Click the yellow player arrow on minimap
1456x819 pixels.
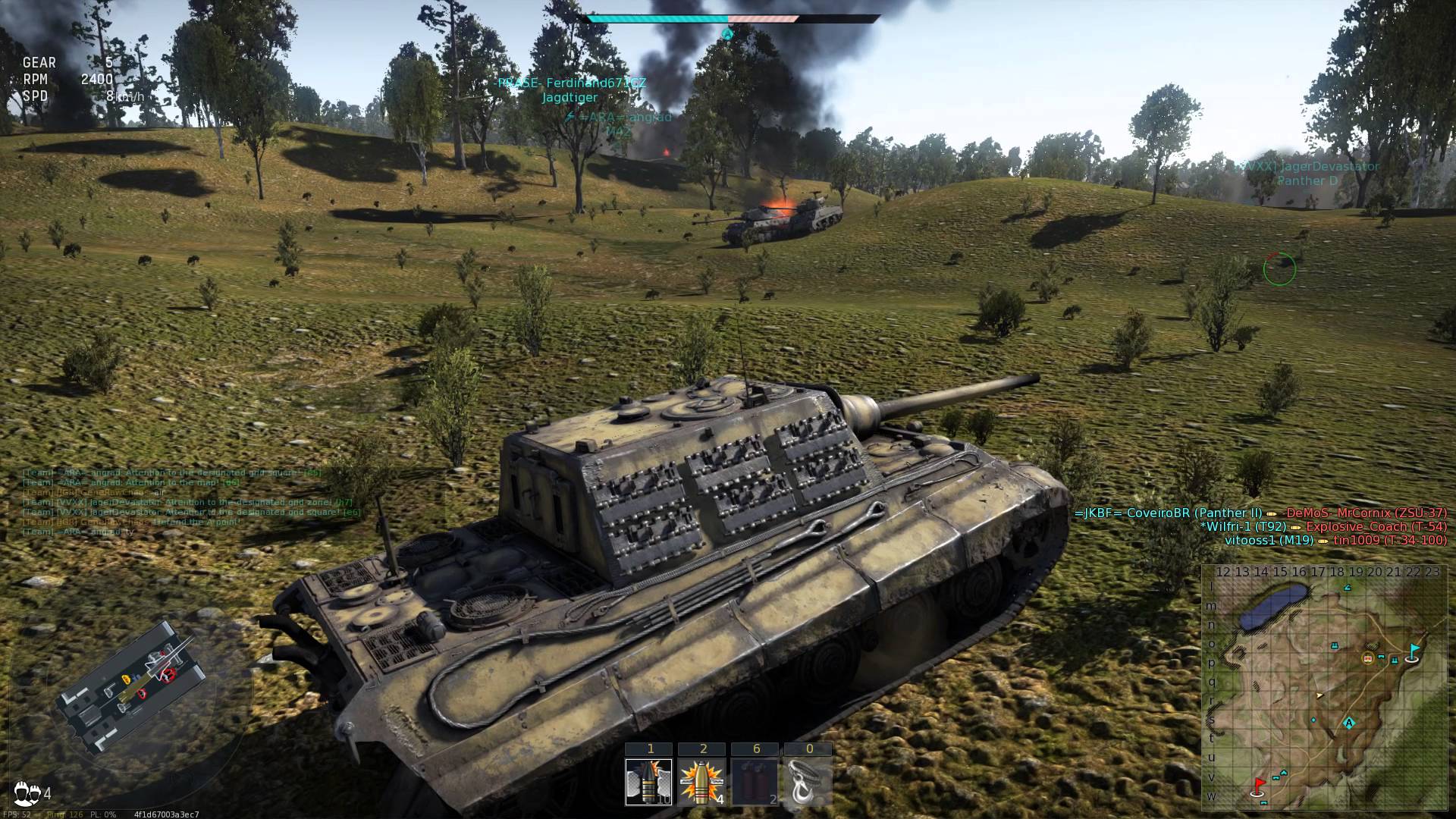tap(1319, 695)
